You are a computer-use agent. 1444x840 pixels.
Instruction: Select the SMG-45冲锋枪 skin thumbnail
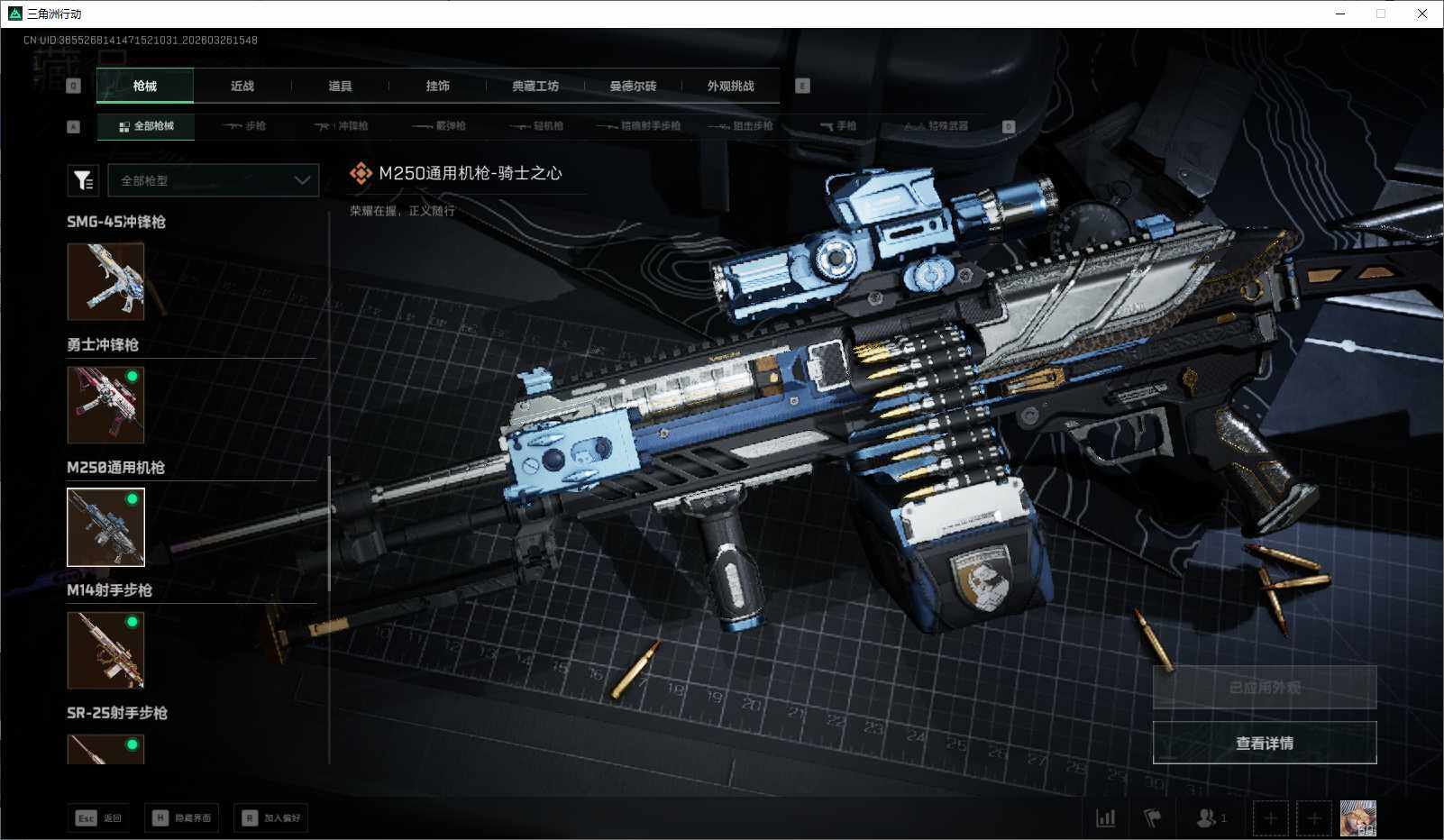coord(105,281)
